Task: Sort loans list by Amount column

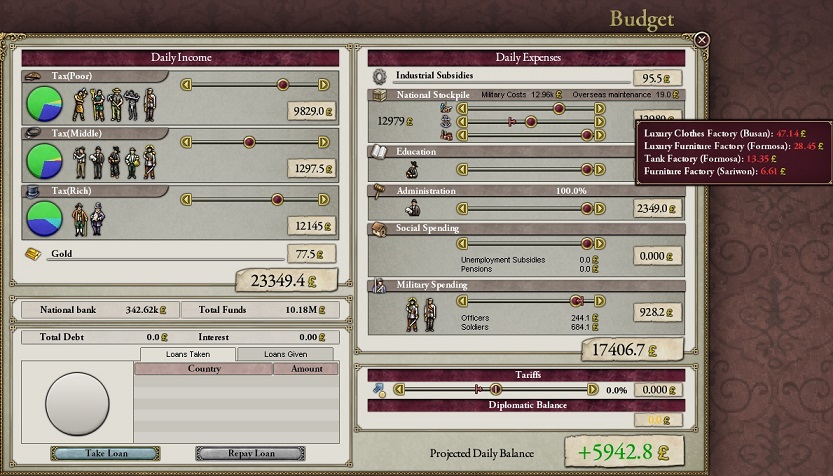Action: click(x=306, y=369)
